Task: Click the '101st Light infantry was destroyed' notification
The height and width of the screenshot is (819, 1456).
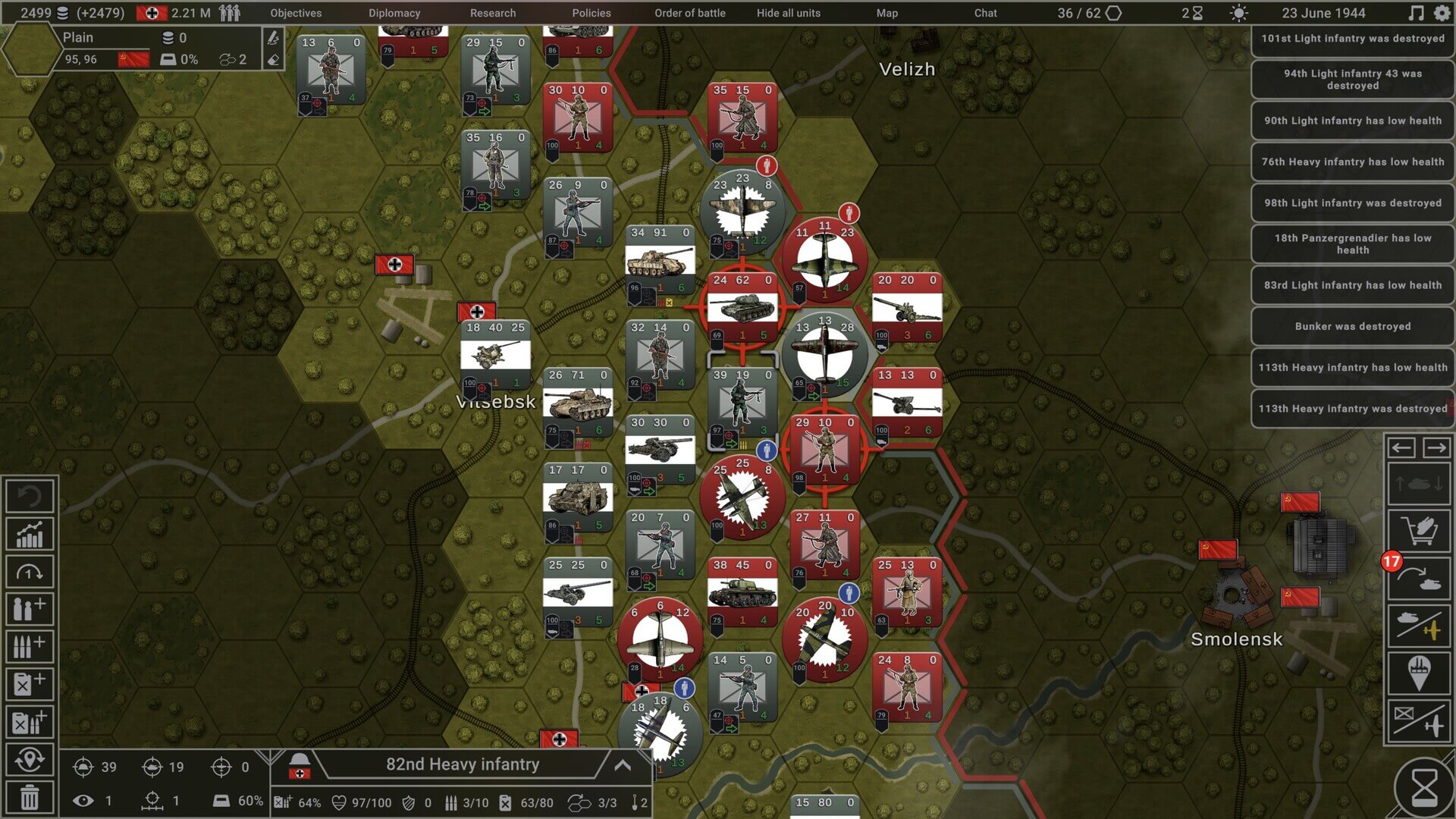Action: click(1353, 39)
